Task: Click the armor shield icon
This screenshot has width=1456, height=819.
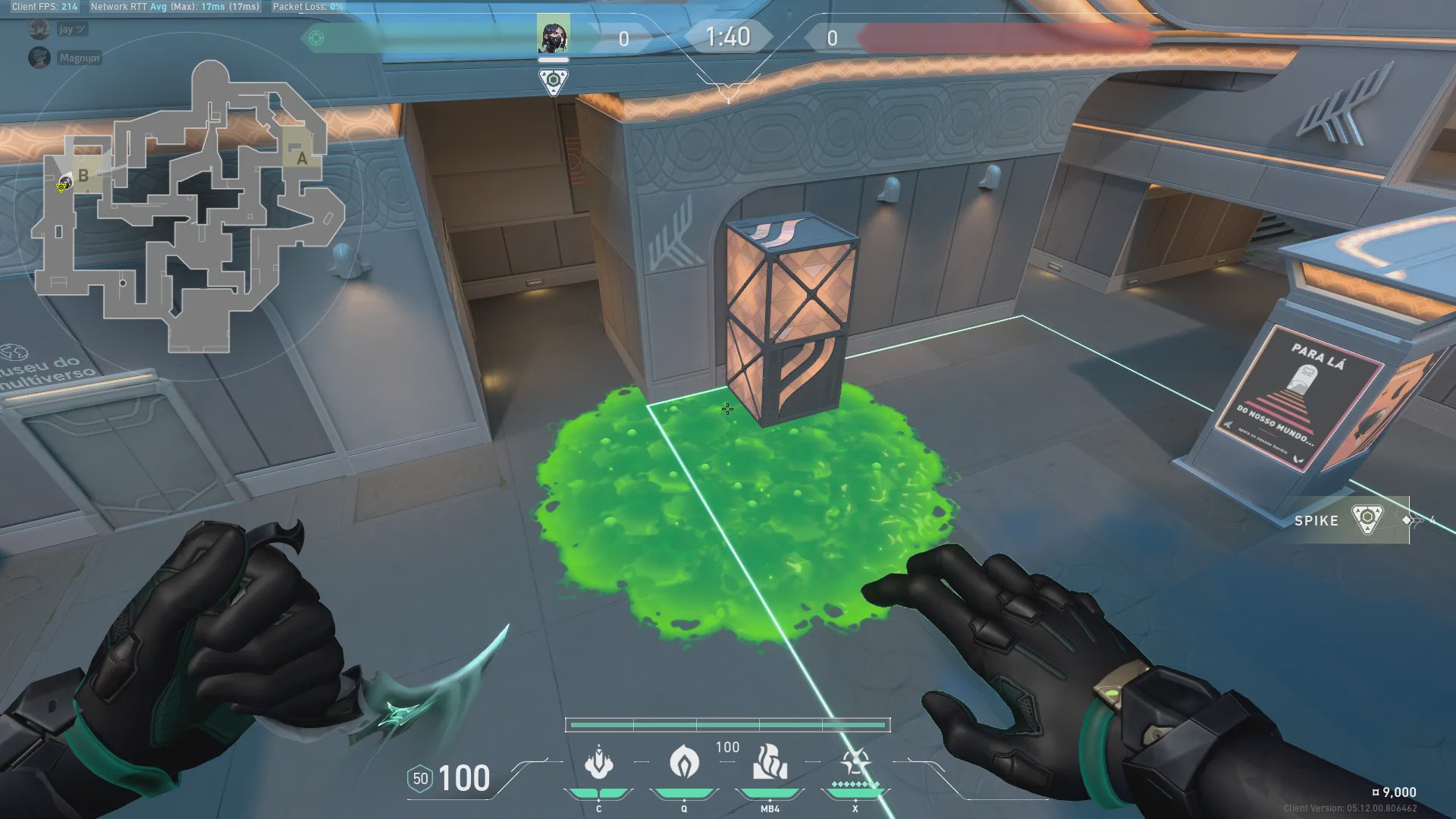Action: point(420,779)
